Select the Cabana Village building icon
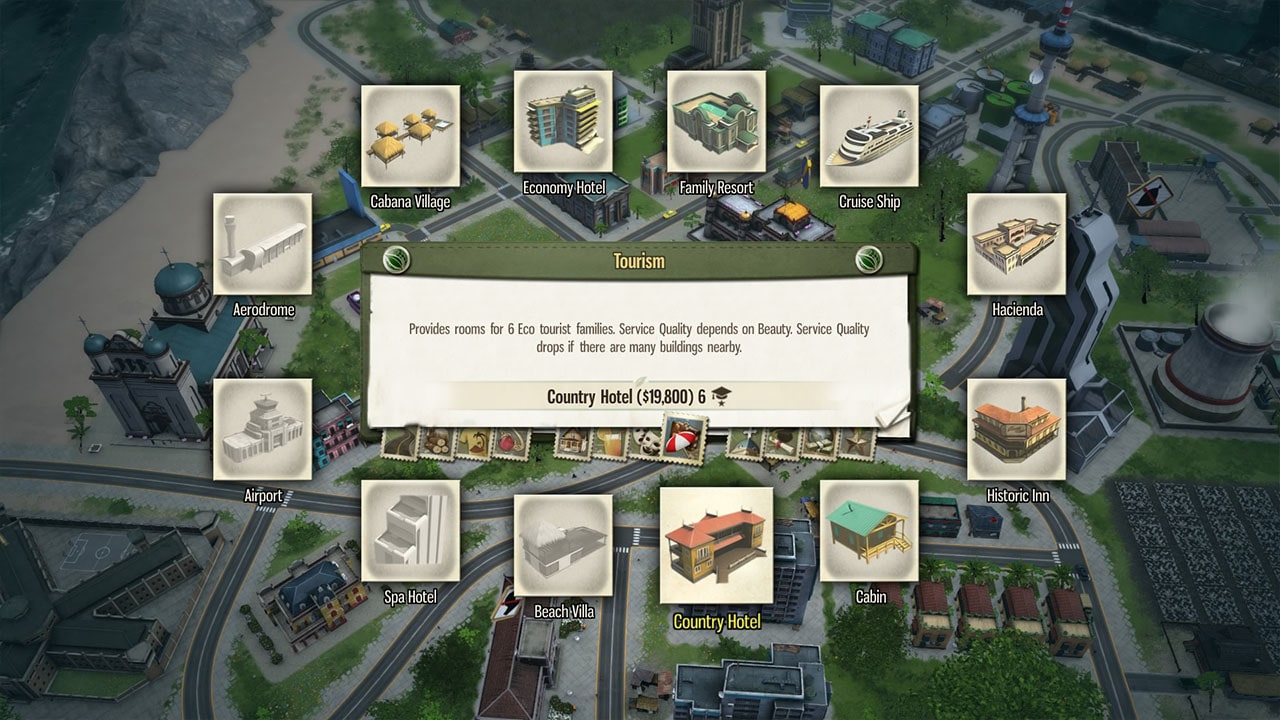 [x=409, y=133]
